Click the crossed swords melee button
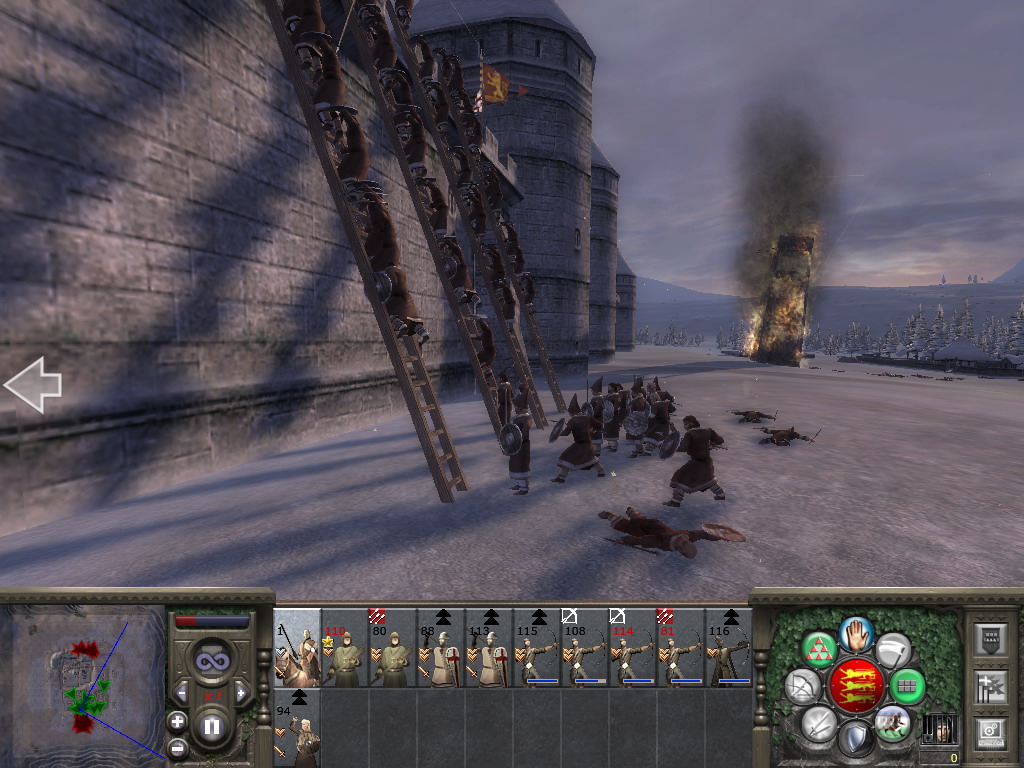The height and width of the screenshot is (768, 1024). (819, 722)
